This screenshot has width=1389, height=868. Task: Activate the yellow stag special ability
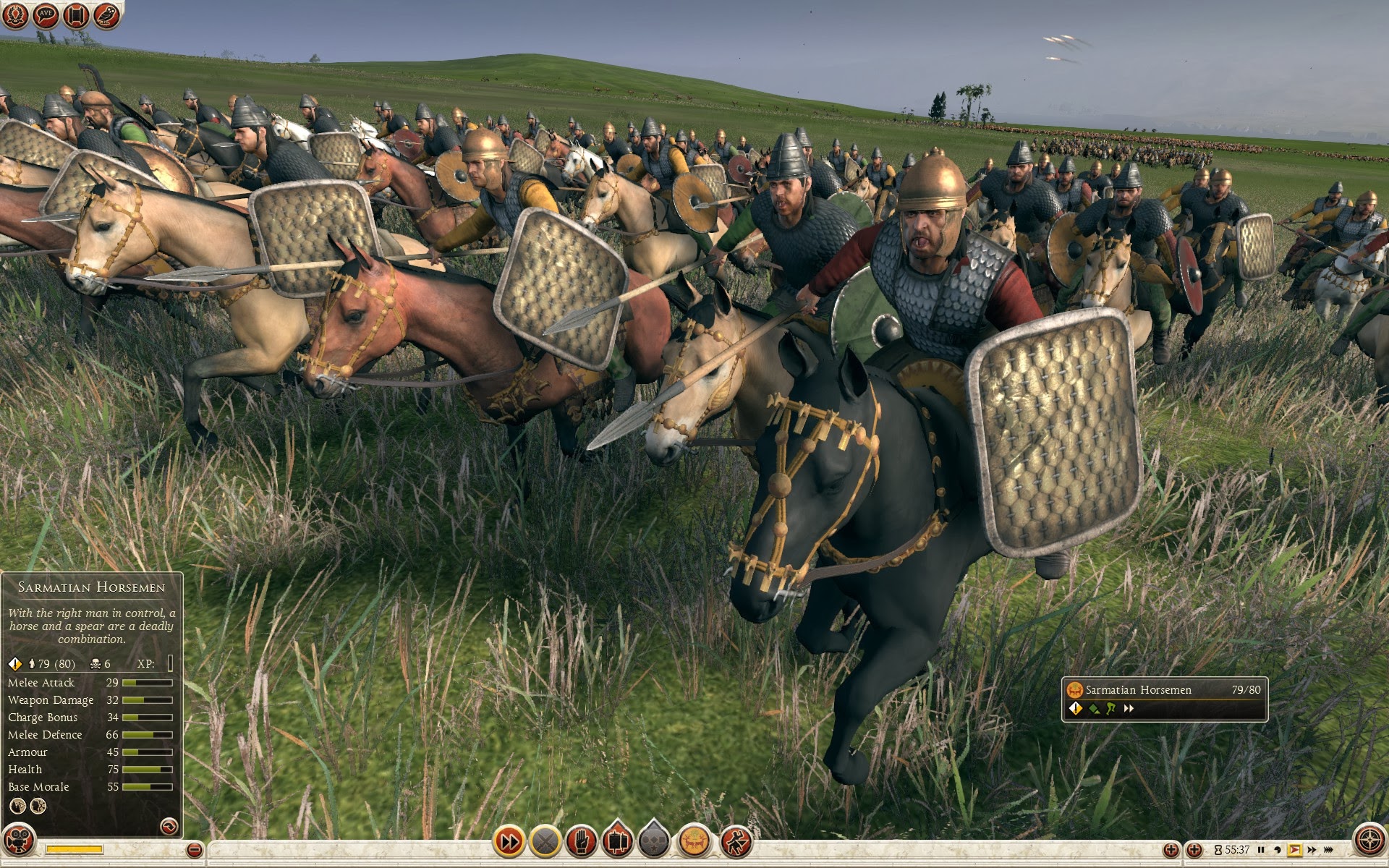click(694, 841)
